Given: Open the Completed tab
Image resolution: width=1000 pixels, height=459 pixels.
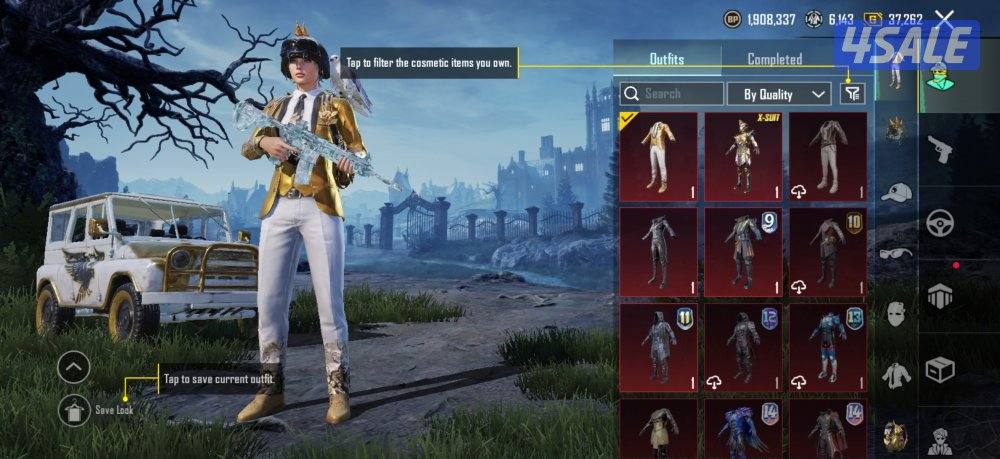Looking at the screenshot, I should pyautogui.click(x=774, y=59).
